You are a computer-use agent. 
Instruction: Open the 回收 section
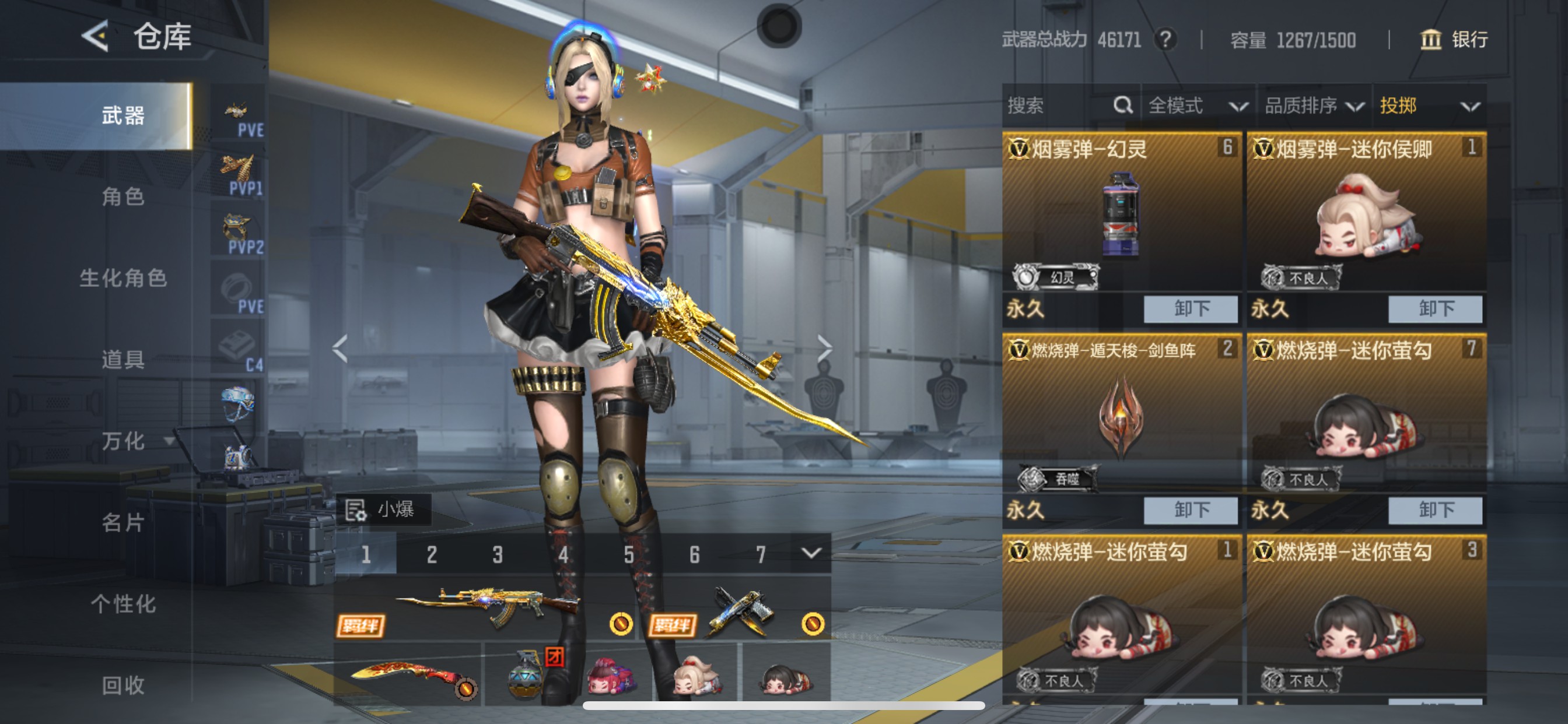click(123, 685)
